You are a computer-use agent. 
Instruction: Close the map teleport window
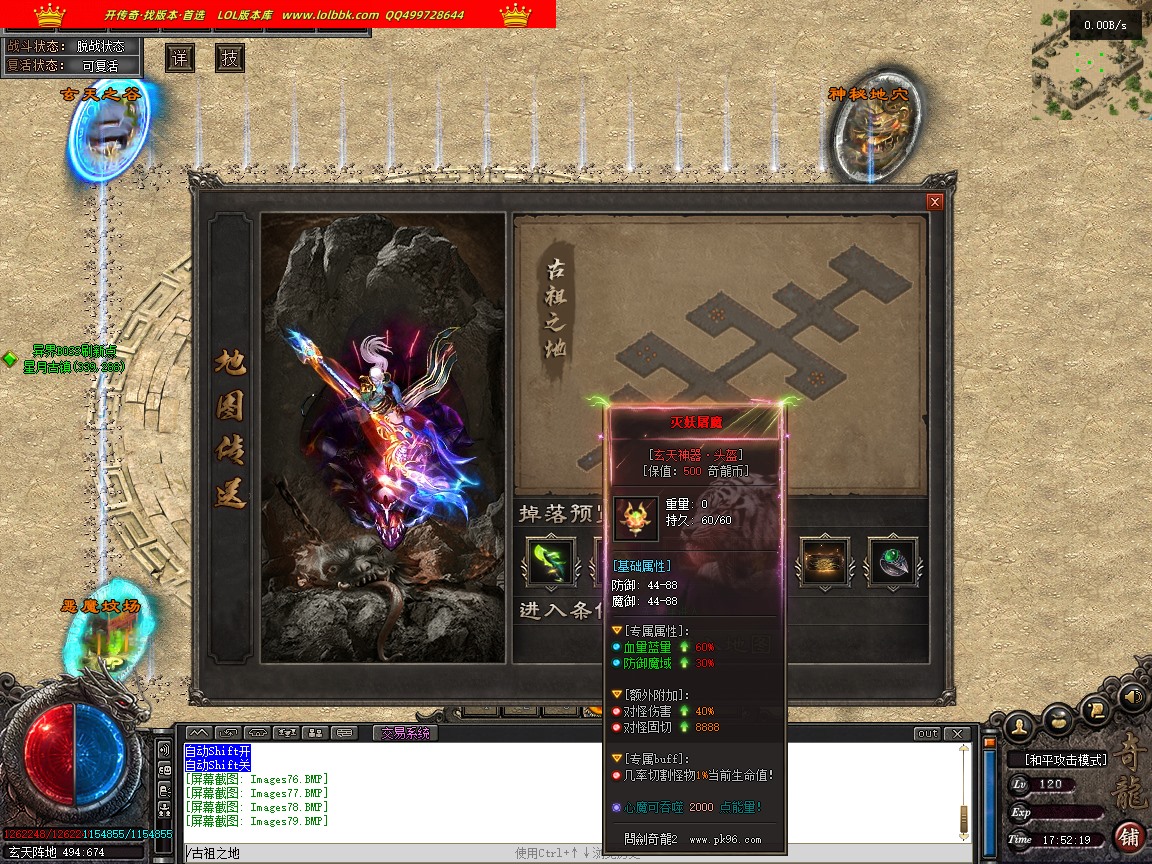tap(935, 202)
